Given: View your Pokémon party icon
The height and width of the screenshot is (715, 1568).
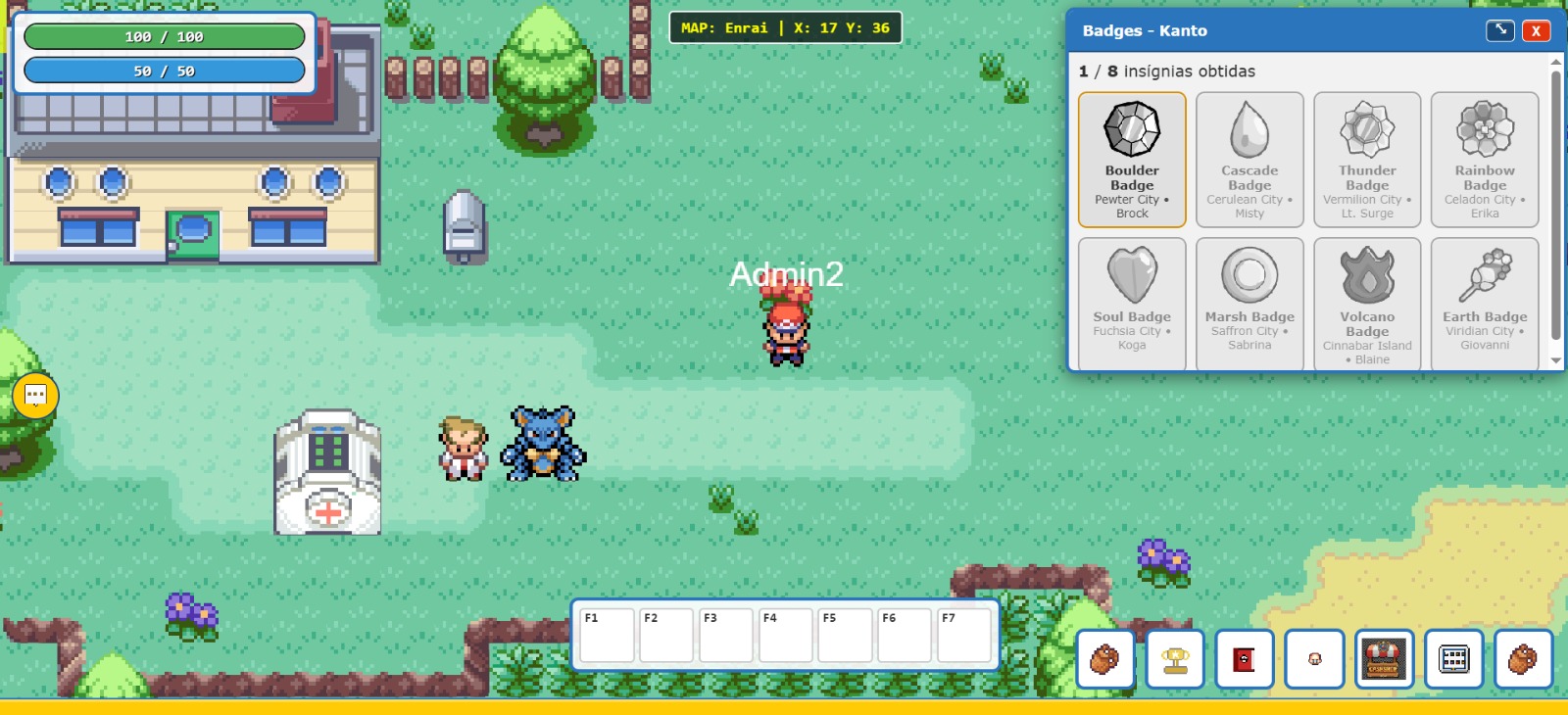Looking at the screenshot, I should point(1314,659).
